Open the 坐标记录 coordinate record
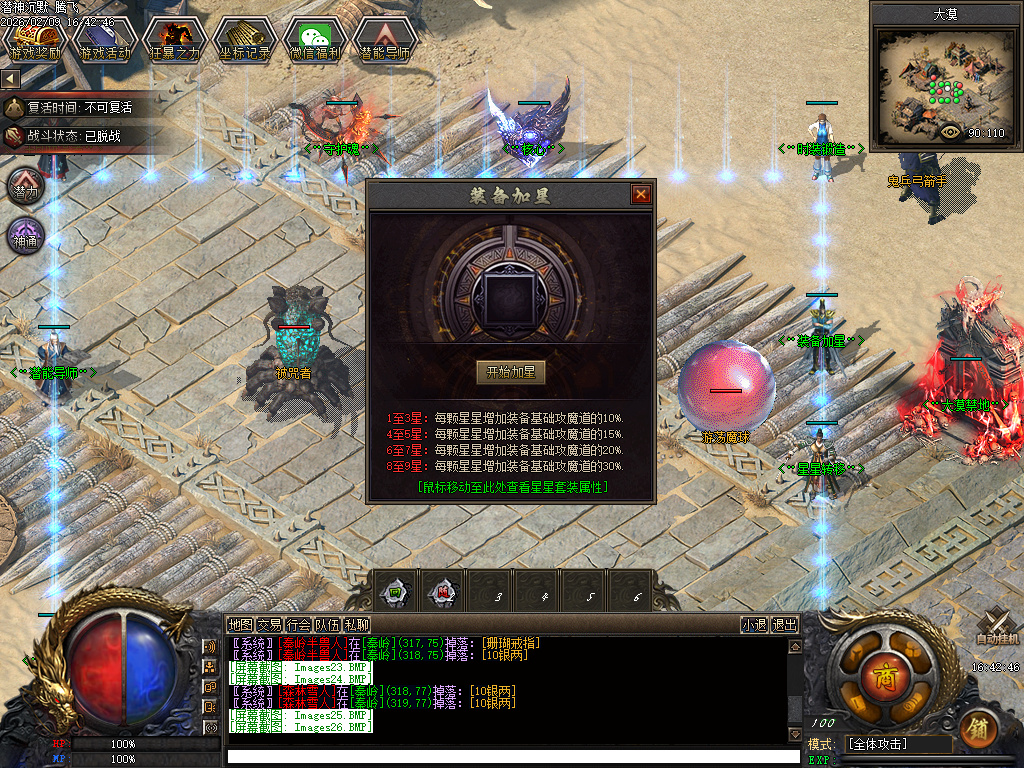 point(245,40)
